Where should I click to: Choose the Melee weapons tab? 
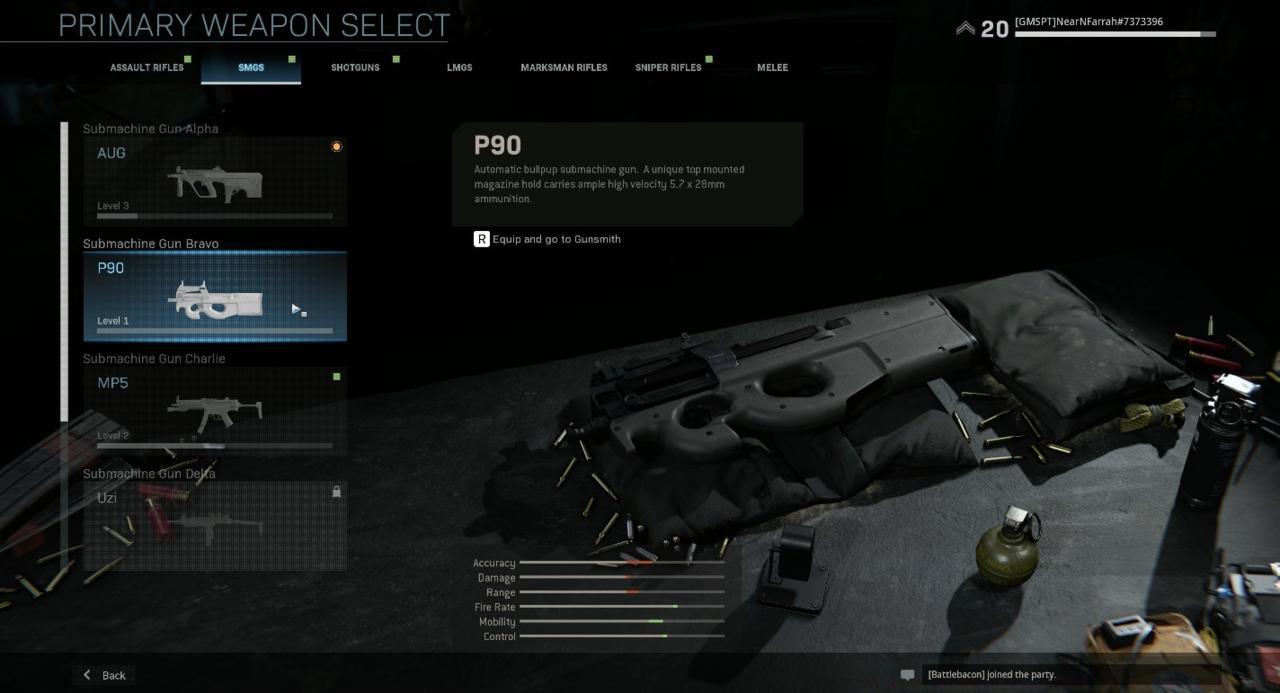click(772, 68)
